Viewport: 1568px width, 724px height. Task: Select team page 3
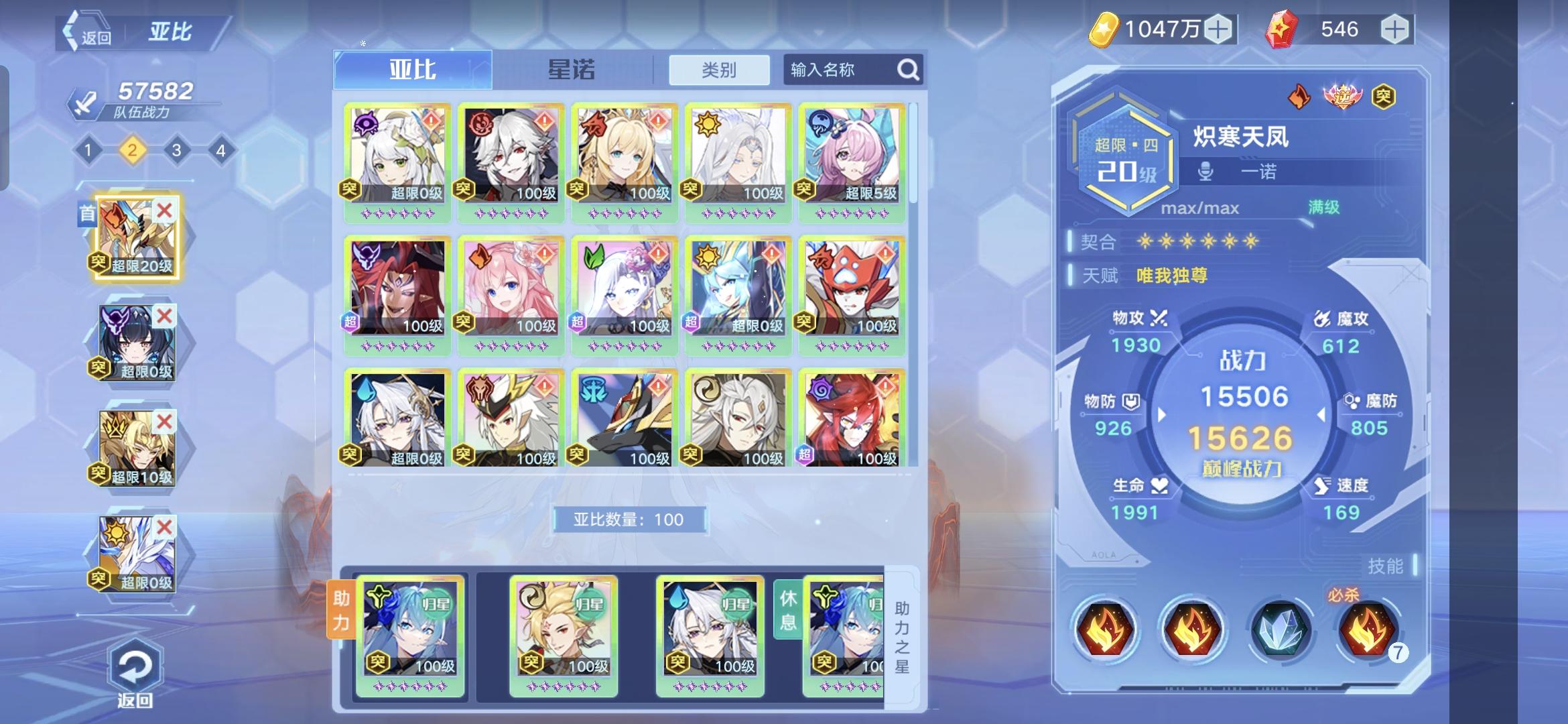tap(176, 150)
